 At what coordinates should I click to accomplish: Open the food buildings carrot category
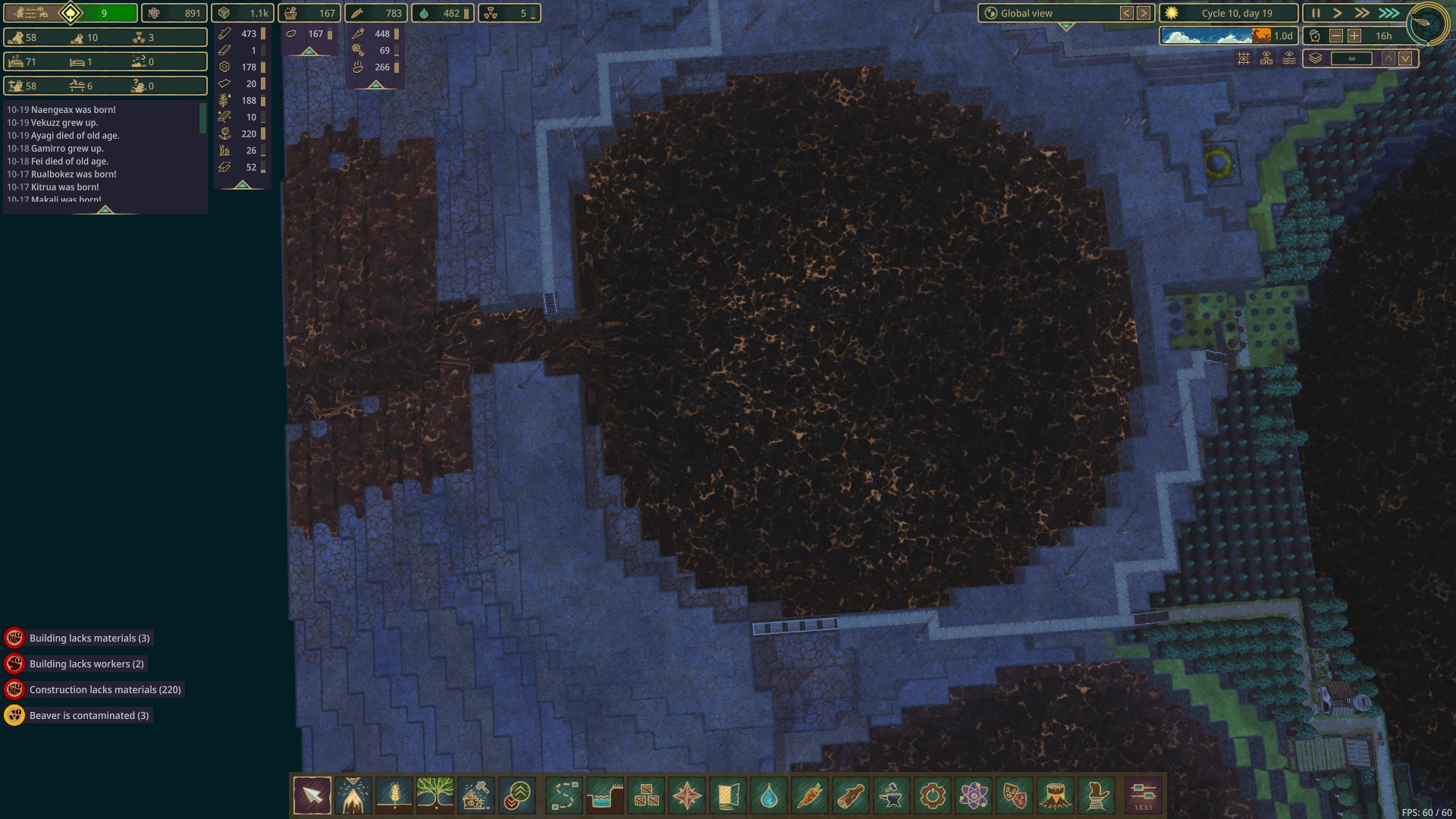[x=810, y=795]
